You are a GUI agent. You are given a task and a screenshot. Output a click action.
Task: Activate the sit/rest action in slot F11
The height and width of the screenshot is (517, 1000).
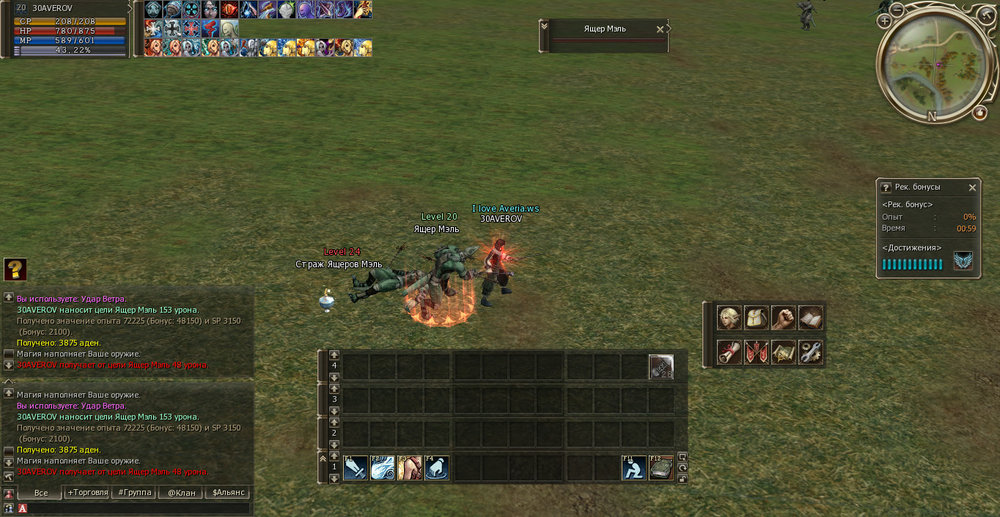[x=632, y=468]
